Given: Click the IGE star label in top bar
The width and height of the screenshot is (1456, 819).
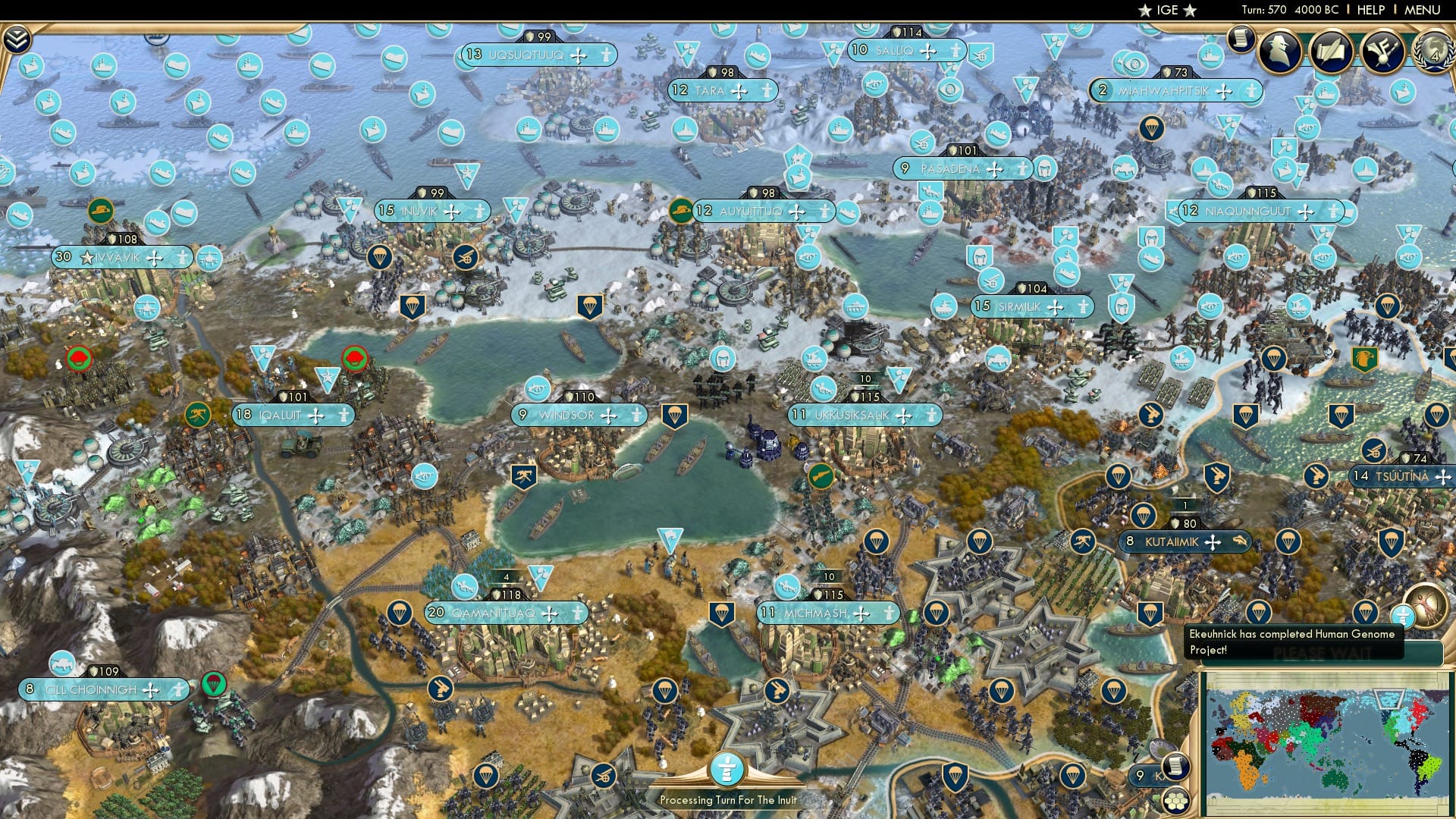Looking at the screenshot, I should pos(1166,10).
